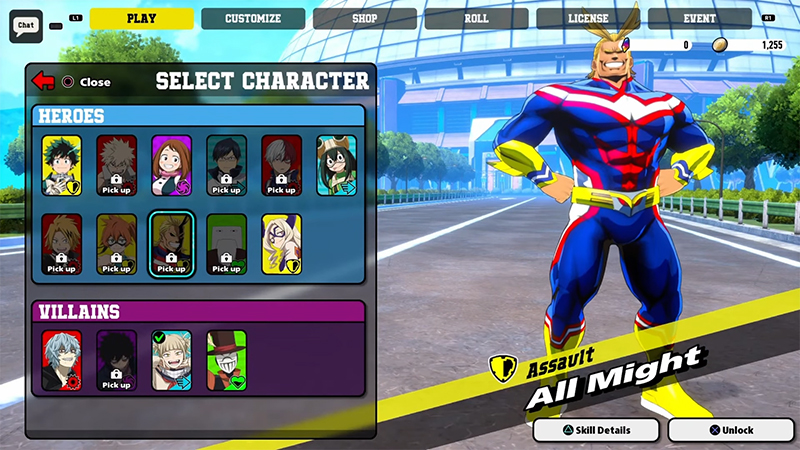Select Izuku Midoriya hero portrait
This screenshot has height=450, width=800.
62,165
